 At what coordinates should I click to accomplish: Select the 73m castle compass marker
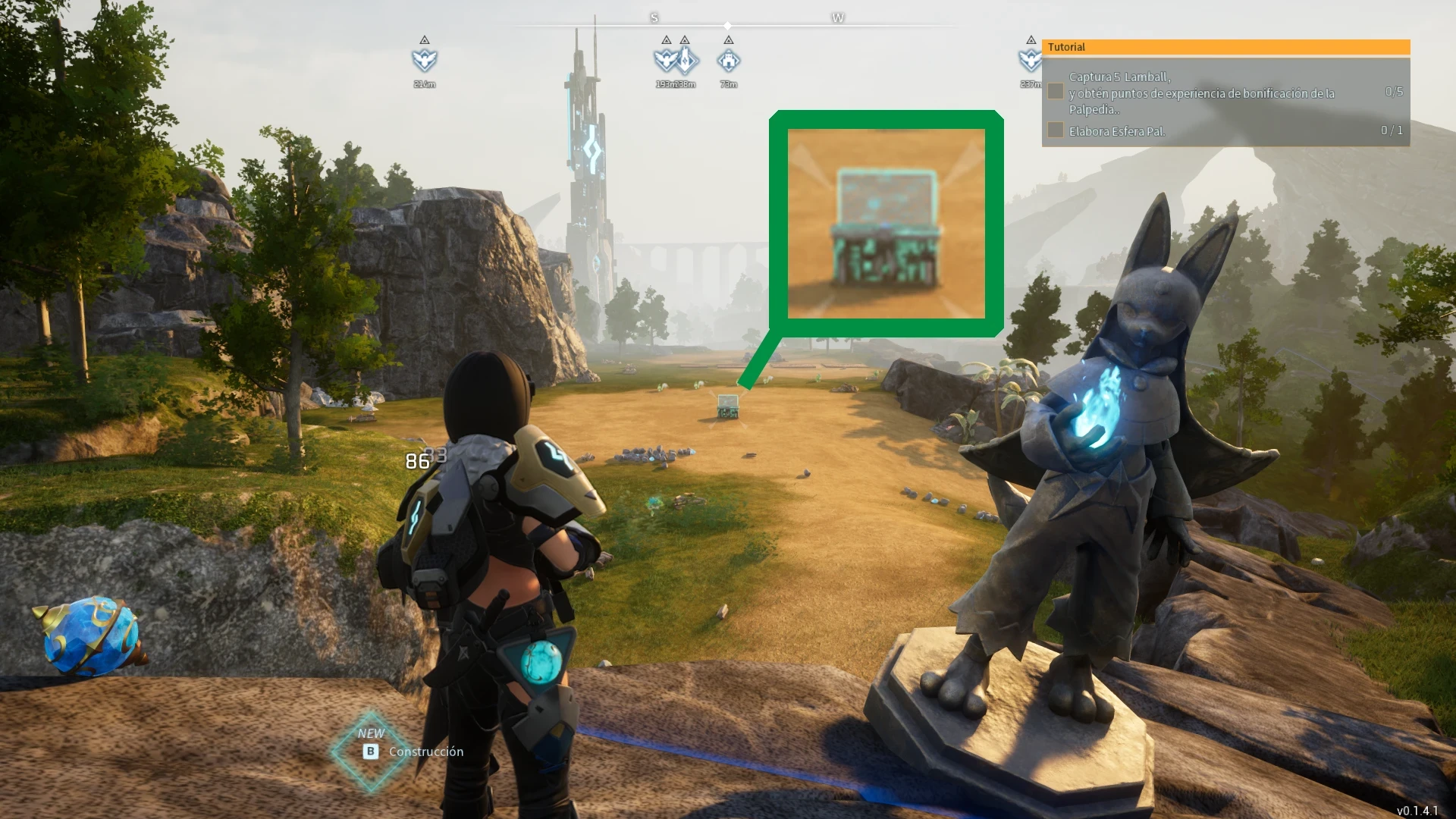728,59
